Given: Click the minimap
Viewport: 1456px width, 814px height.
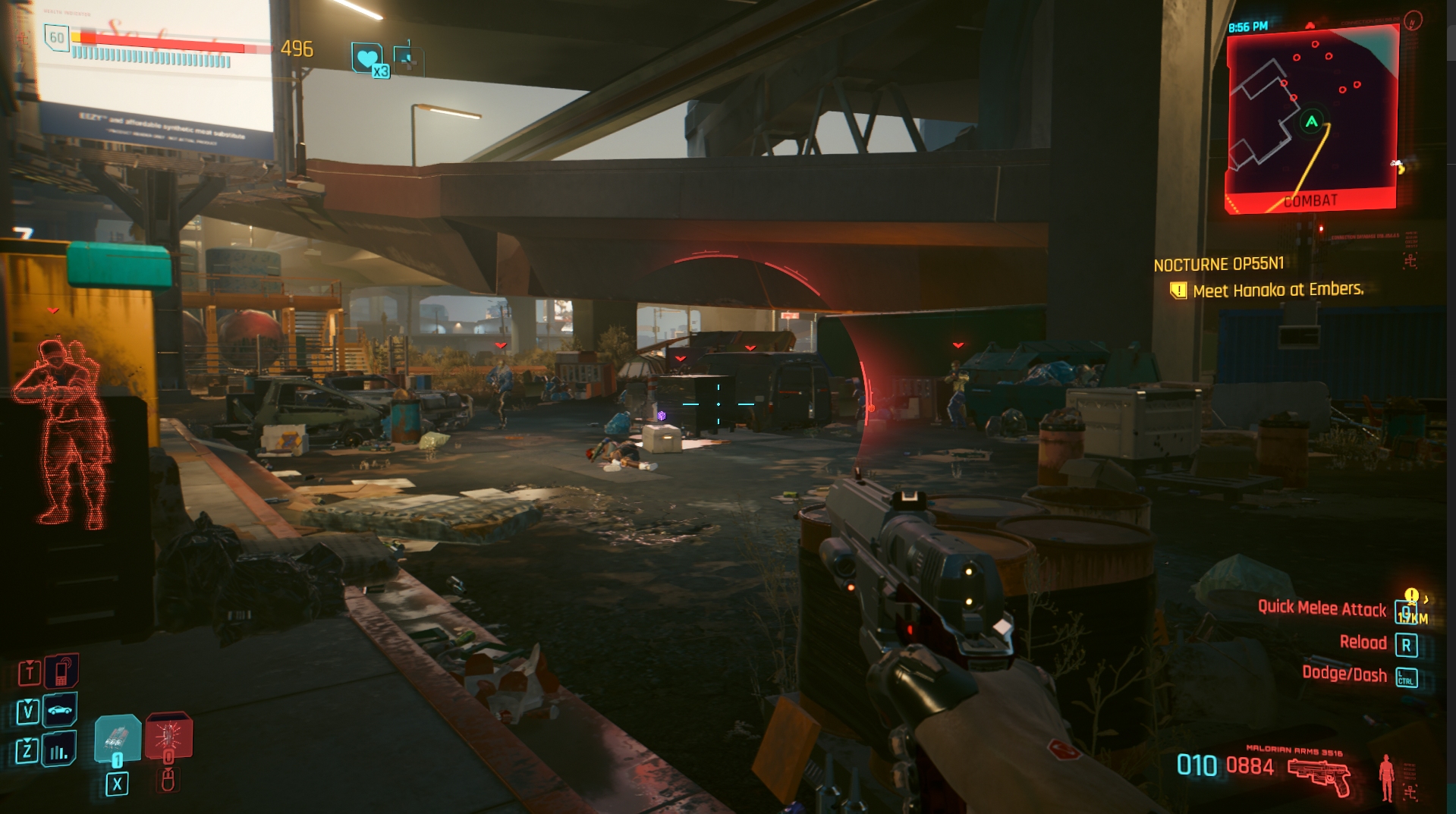Looking at the screenshot, I should point(1313,118).
